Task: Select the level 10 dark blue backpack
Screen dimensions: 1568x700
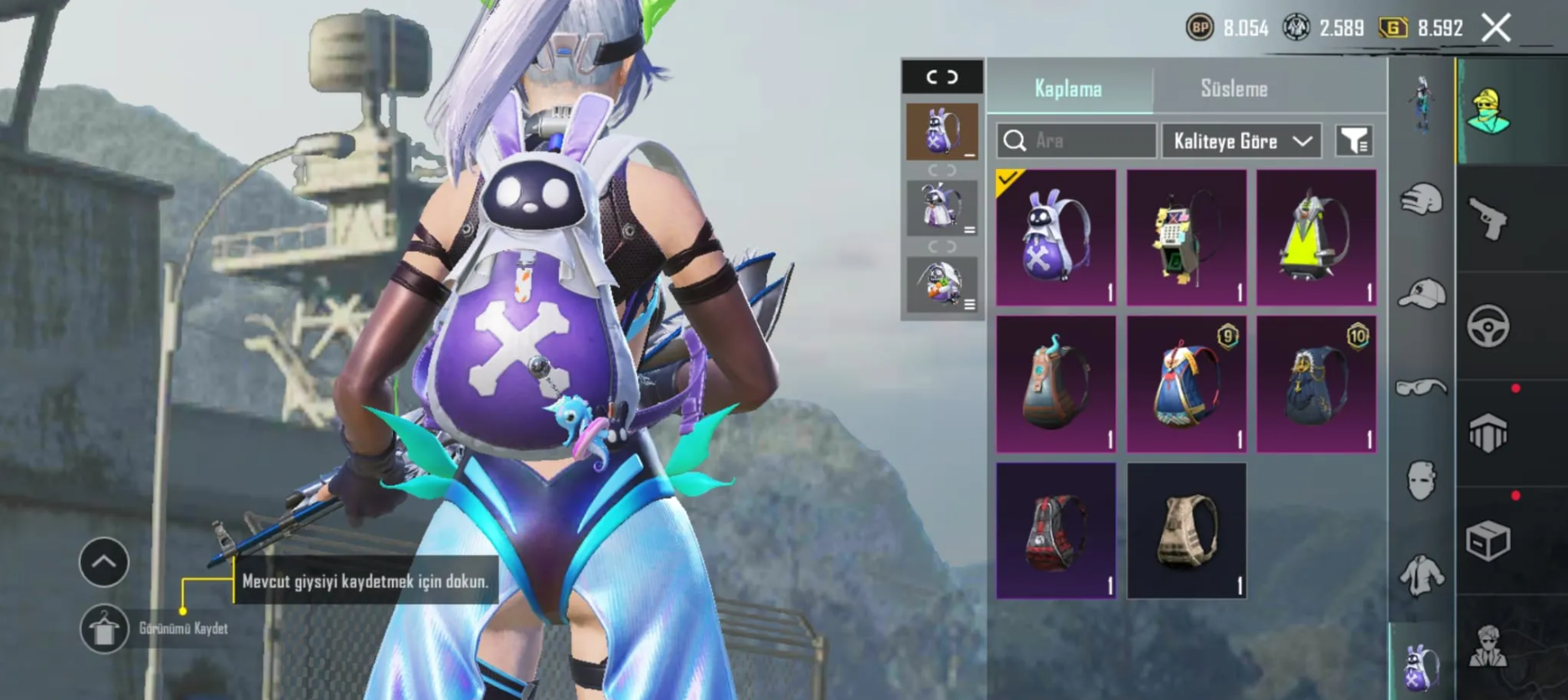Action: 1316,384
